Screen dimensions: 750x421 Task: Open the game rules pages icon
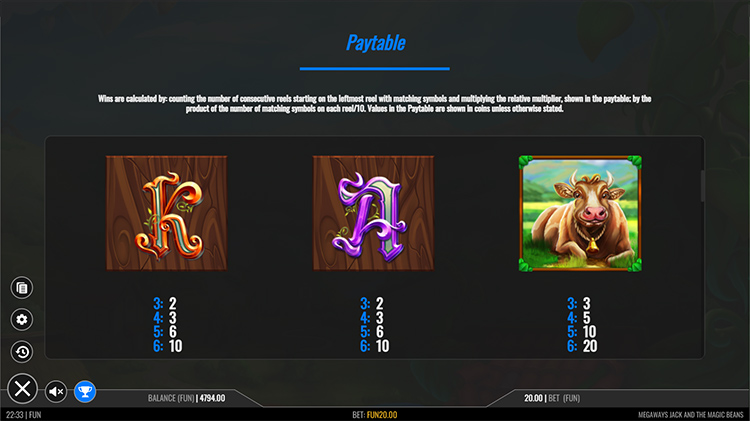(x=22, y=288)
